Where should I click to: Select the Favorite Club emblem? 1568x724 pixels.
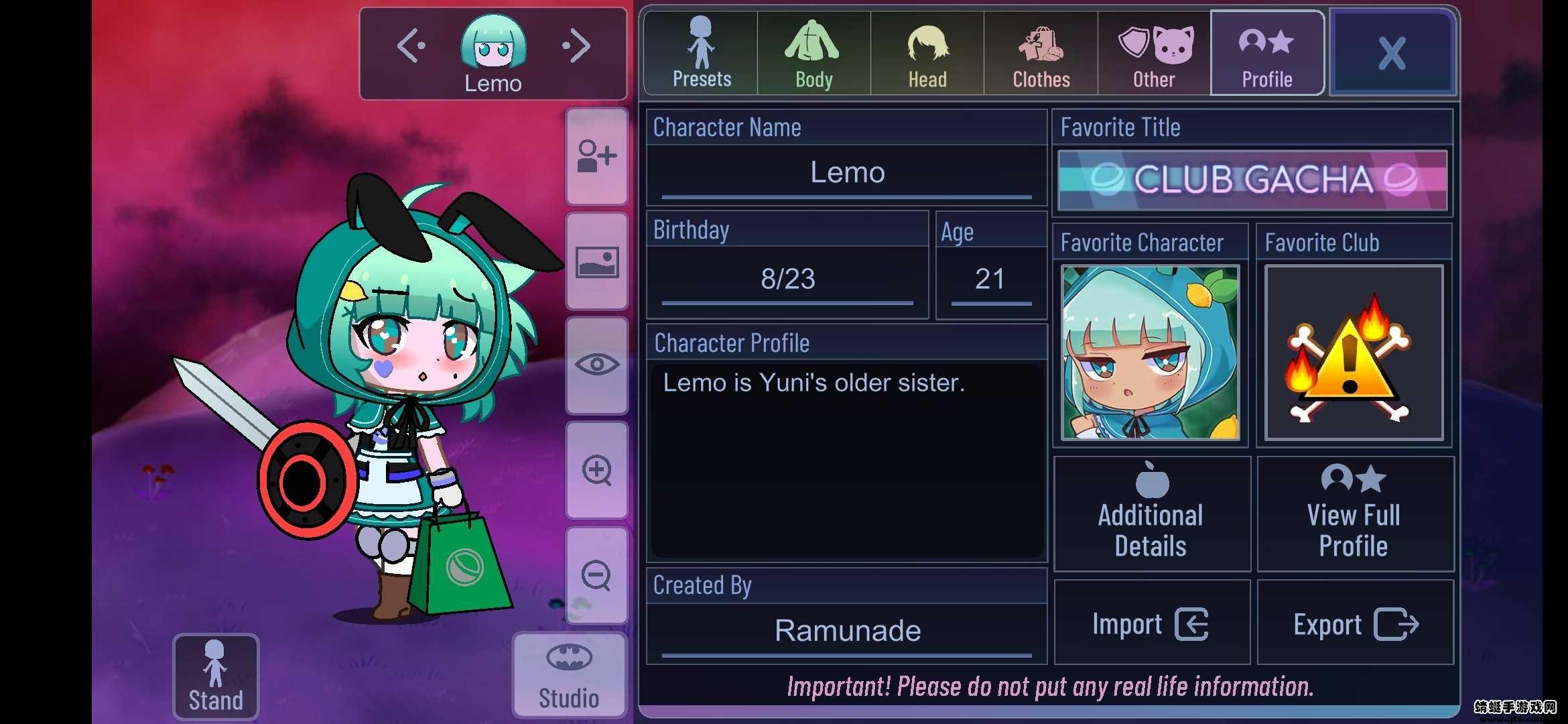tap(1354, 352)
